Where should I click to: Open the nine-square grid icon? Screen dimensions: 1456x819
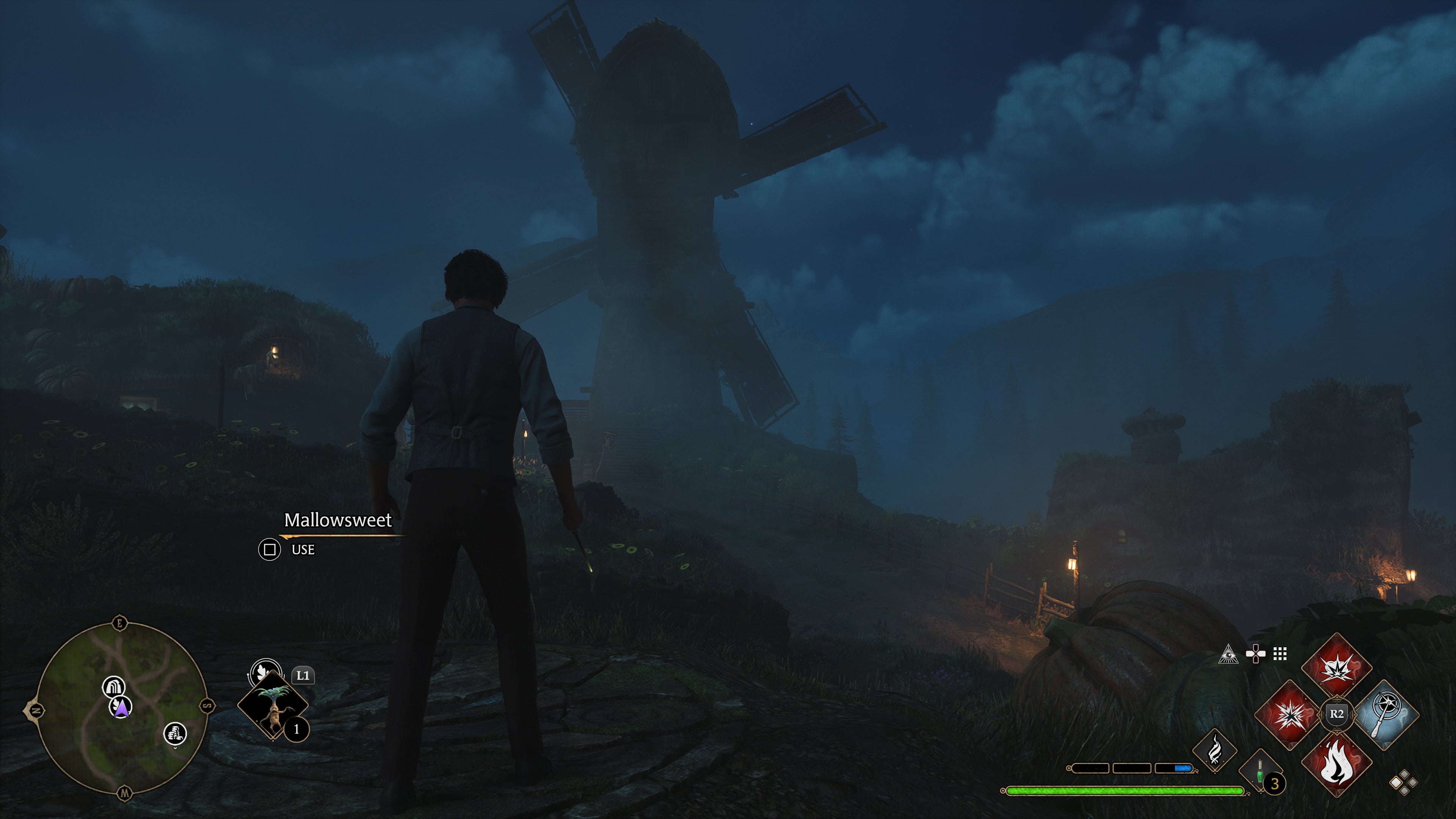[1280, 654]
